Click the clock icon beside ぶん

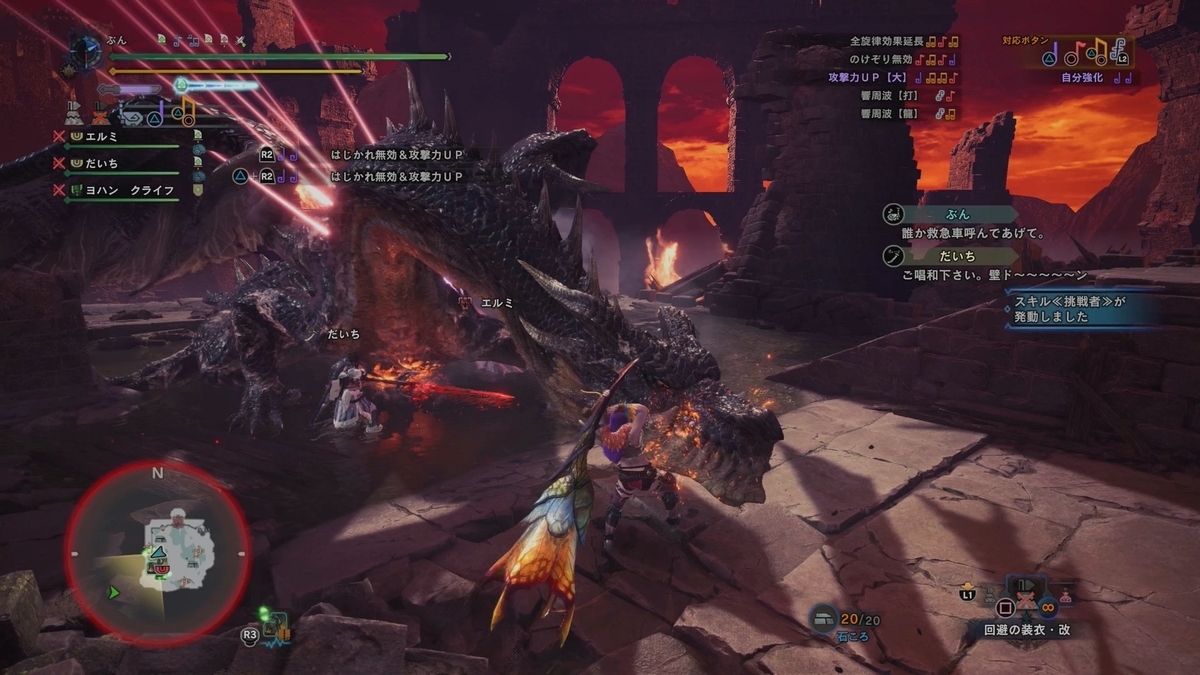pos(86,51)
